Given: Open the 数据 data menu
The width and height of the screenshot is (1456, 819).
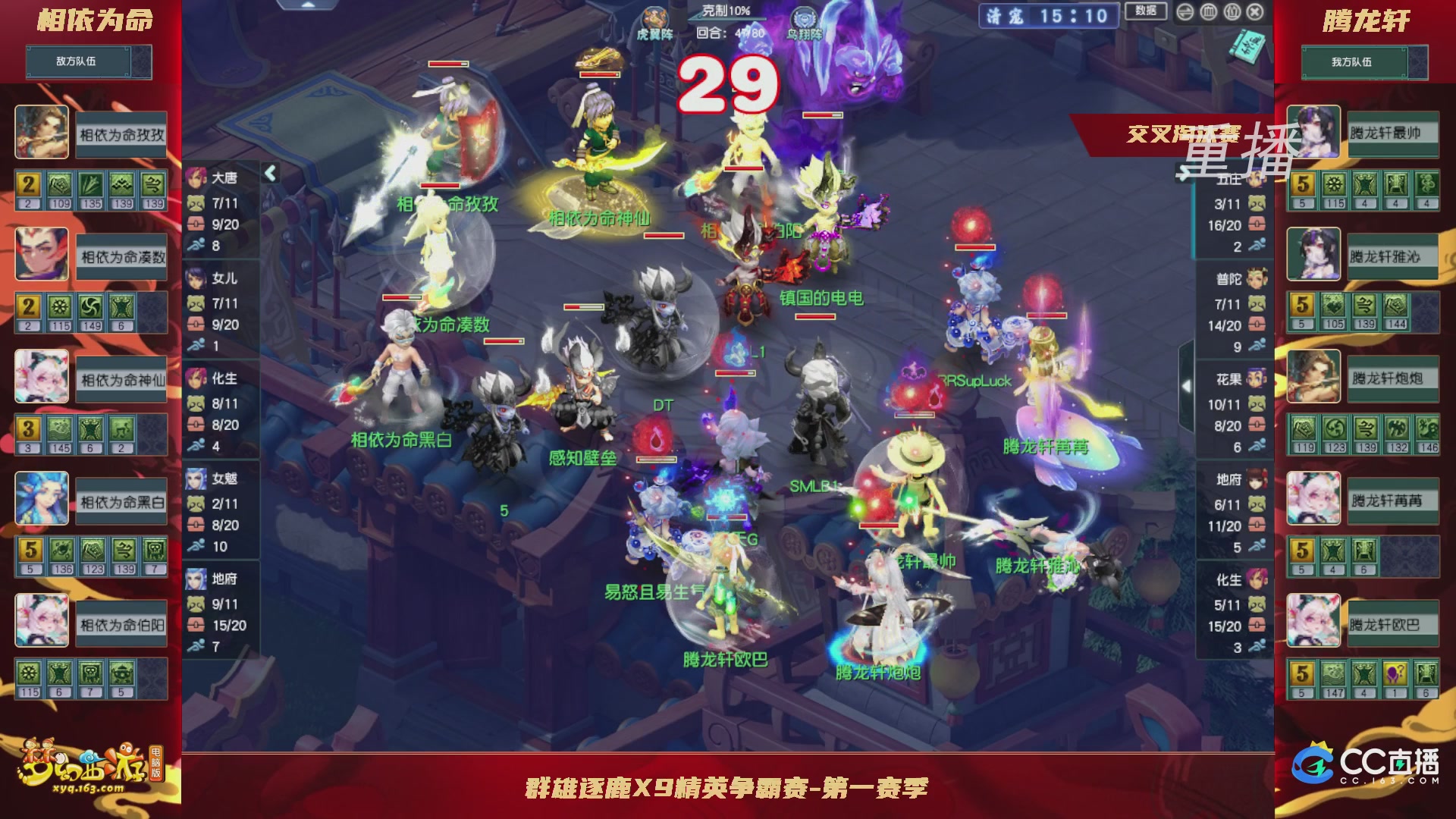Looking at the screenshot, I should 1147,11.
